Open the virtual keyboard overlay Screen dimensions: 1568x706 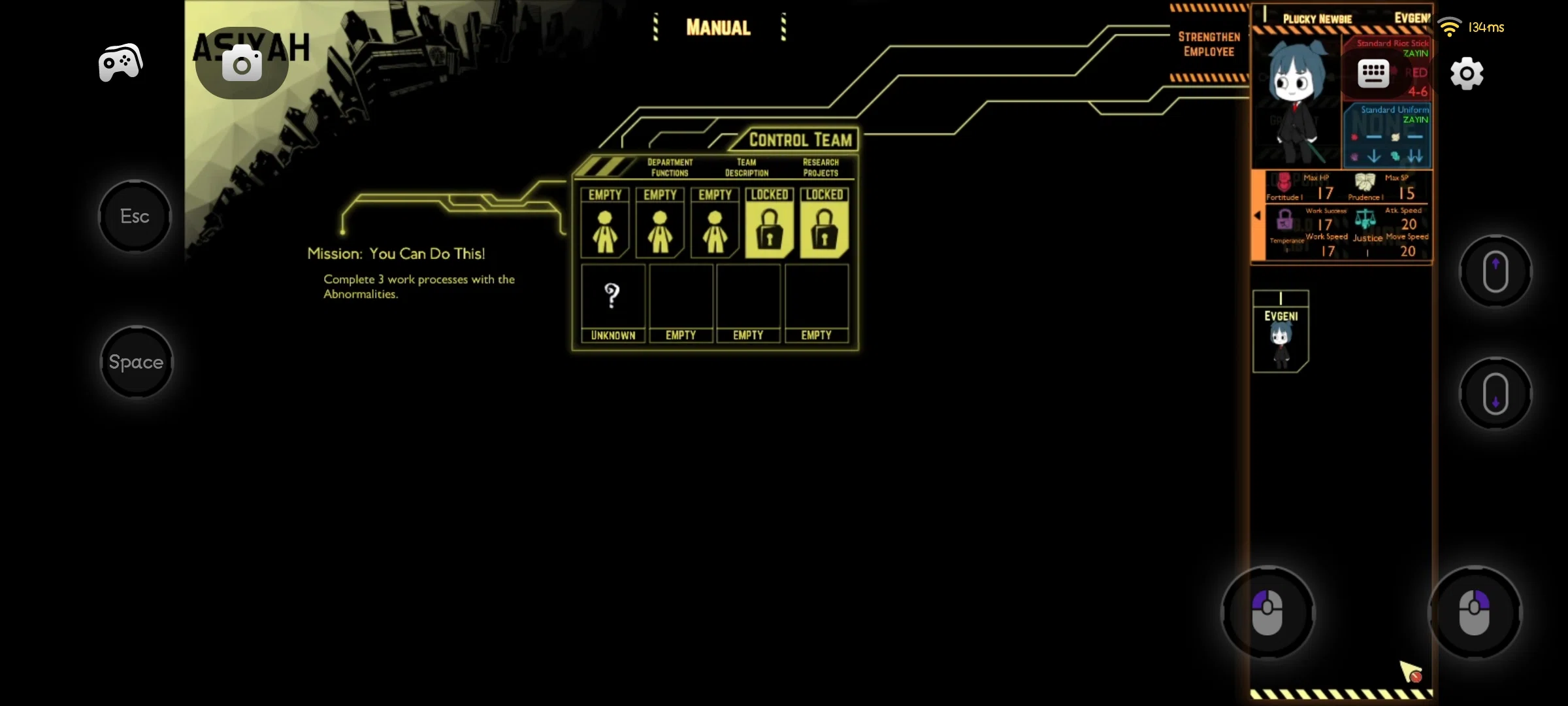click(1375, 73)
